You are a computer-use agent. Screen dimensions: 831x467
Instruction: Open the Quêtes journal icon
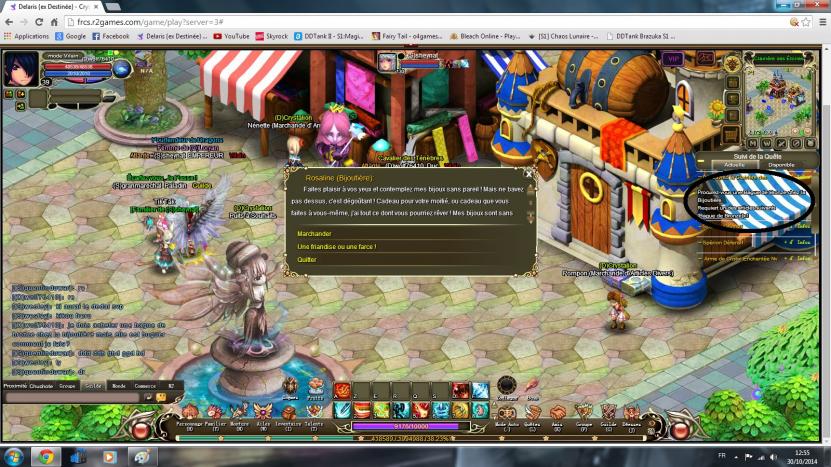coord(533,414)
